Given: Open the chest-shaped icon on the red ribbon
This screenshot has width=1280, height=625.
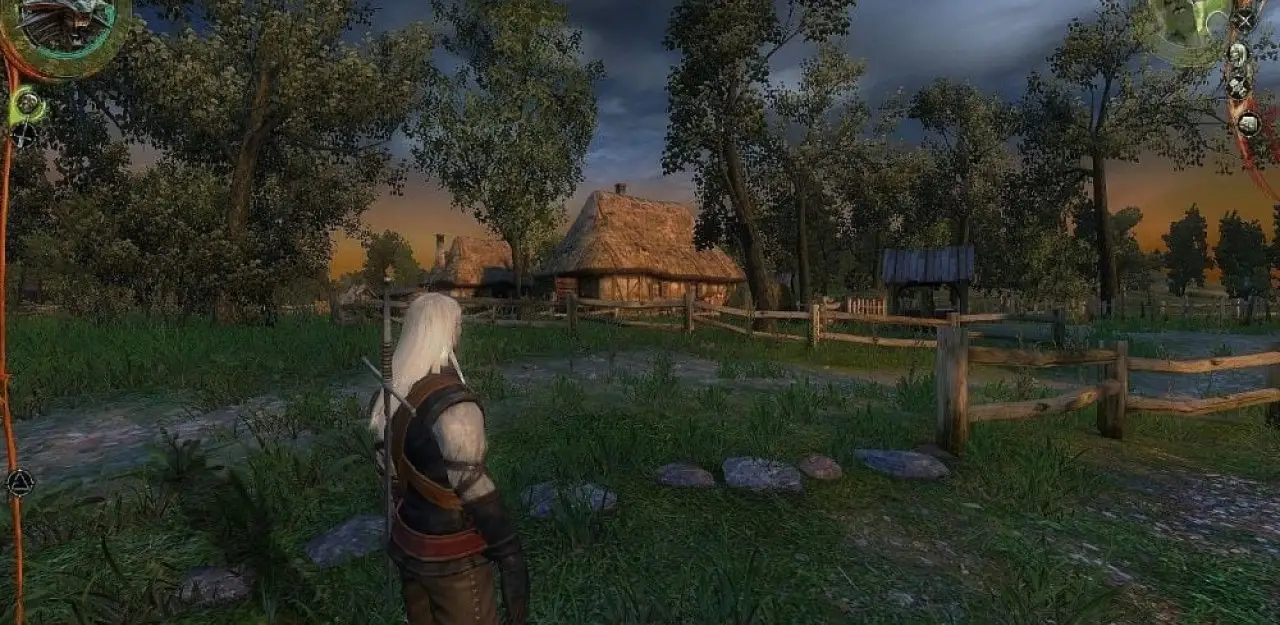Looking at the screenshot, I should click(x=1248, y=124).
